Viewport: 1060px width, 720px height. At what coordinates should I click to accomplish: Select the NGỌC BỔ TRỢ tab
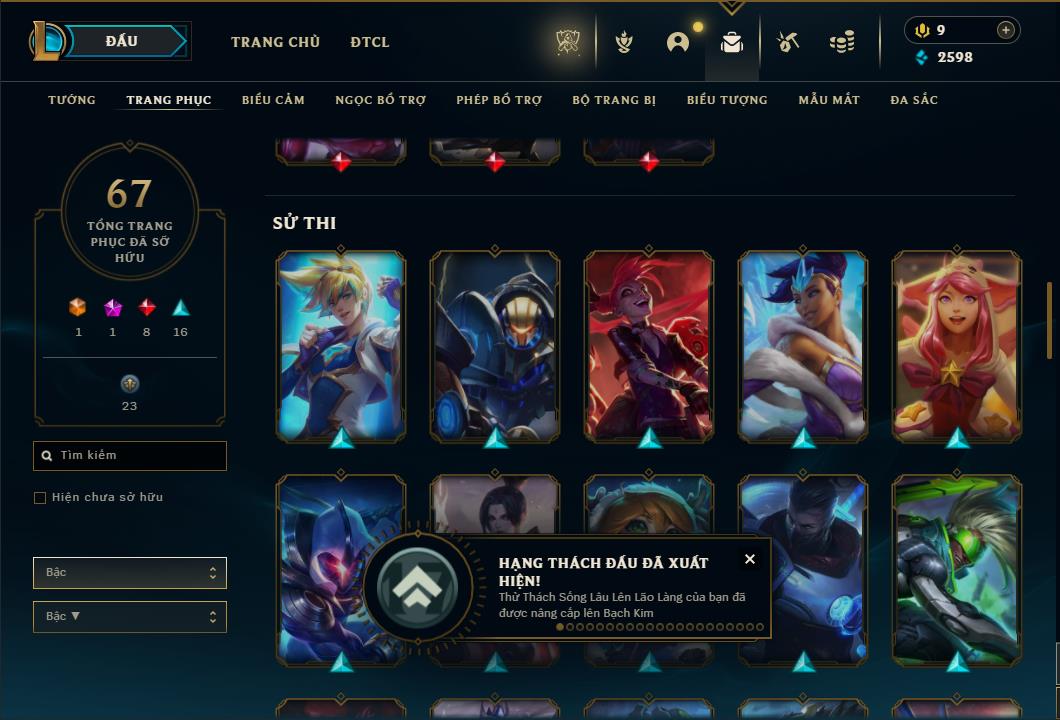tap(380, 100)
